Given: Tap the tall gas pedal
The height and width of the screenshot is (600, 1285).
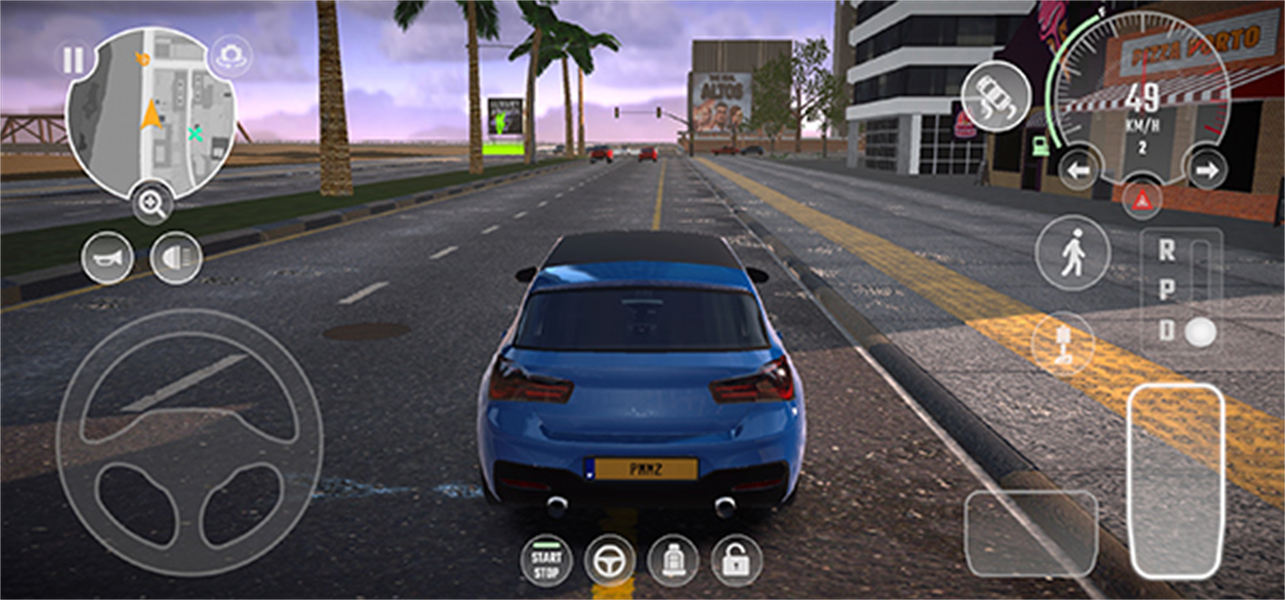Looking at the screenshot, I should [x=1176, y=481].
